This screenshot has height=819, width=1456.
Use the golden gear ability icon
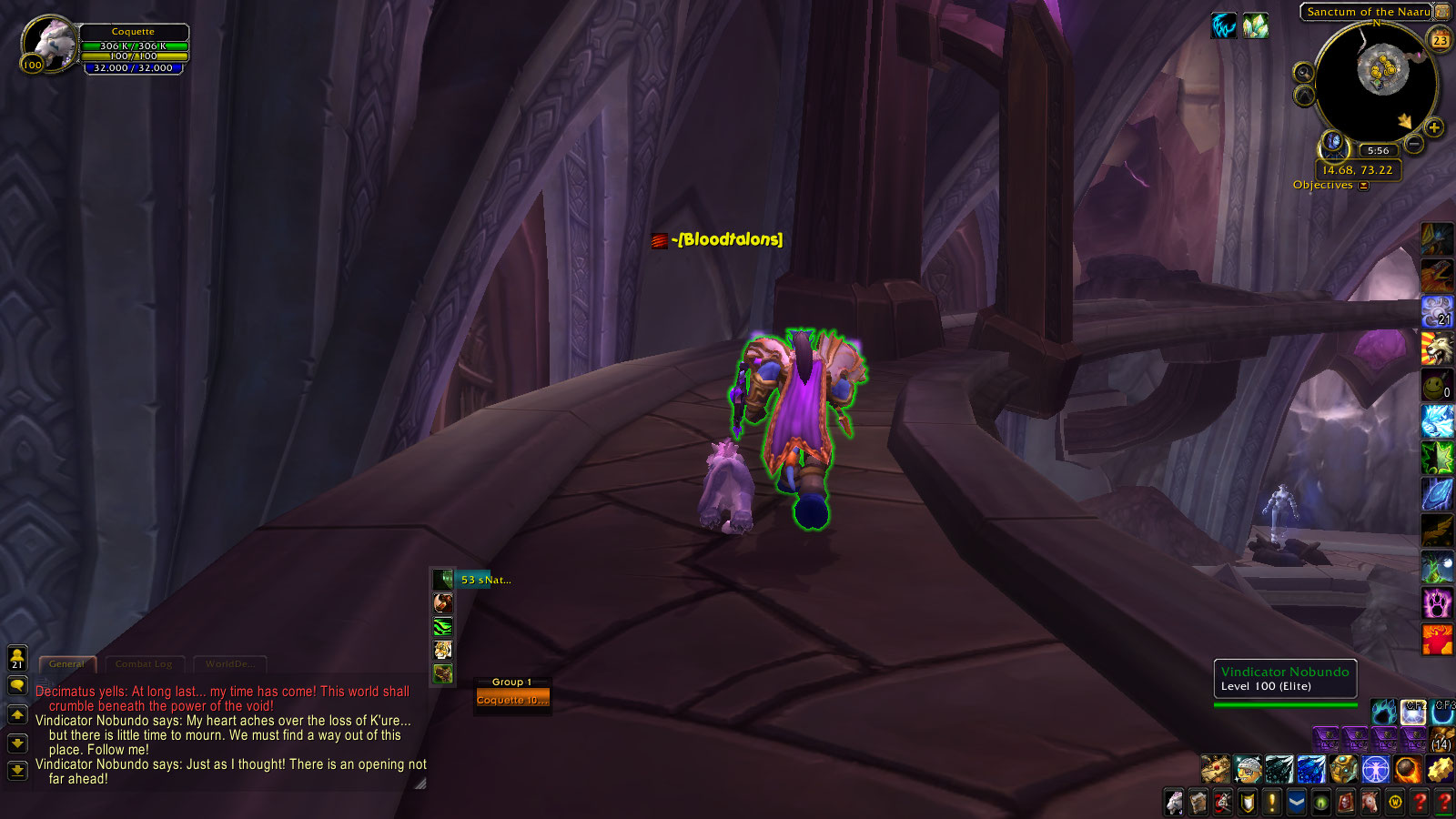click(1440, 770)
